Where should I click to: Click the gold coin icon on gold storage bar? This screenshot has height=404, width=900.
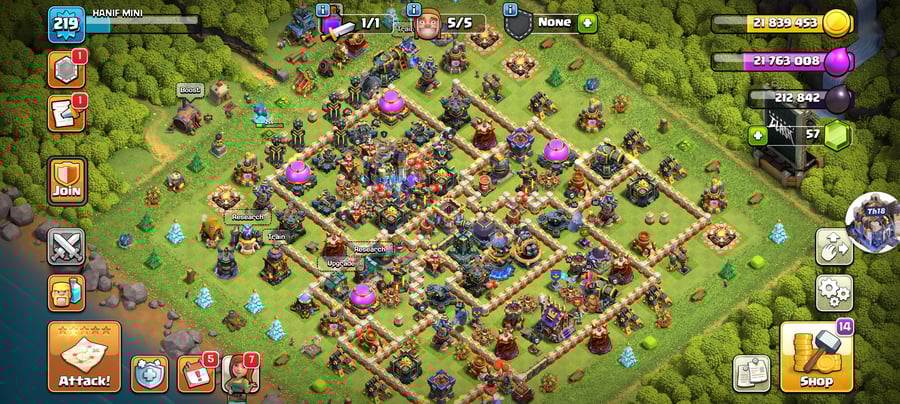(838, 23)
